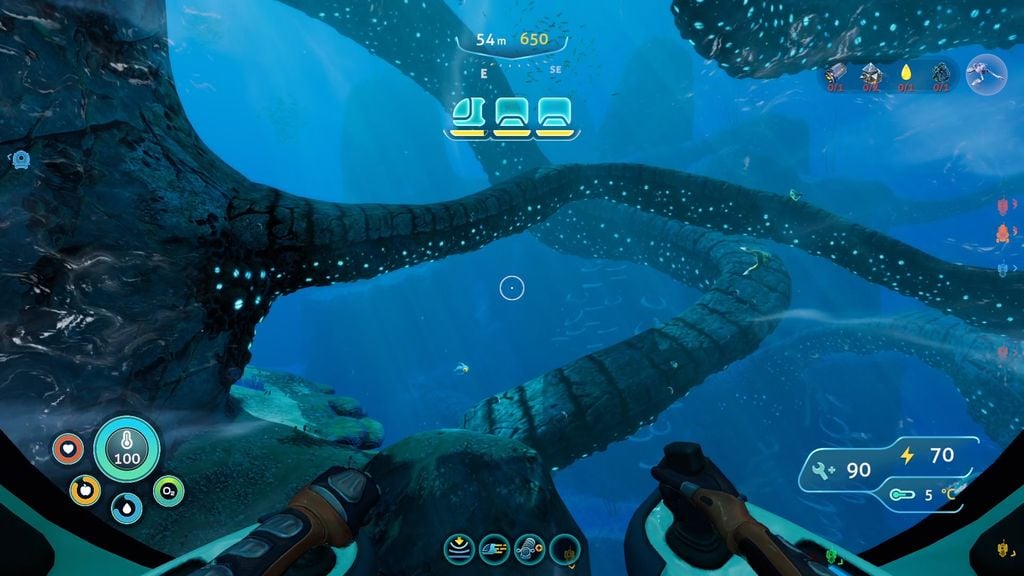The height and width of the screenshot is (576, 1024).
Task: Select the dim orange module slot icon
Action: click(565, 547)
